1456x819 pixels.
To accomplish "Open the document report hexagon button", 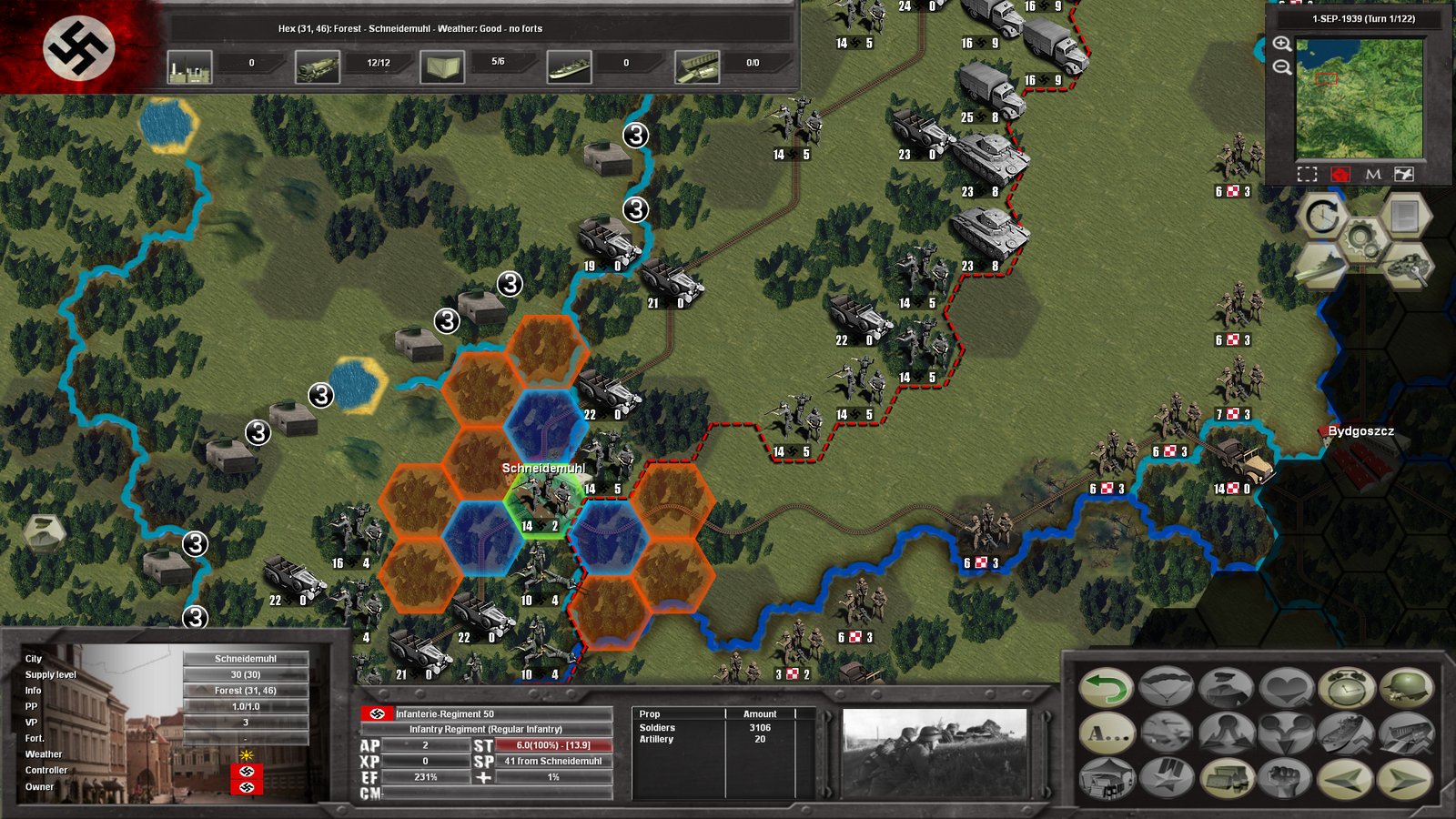I will (1405, 216).
